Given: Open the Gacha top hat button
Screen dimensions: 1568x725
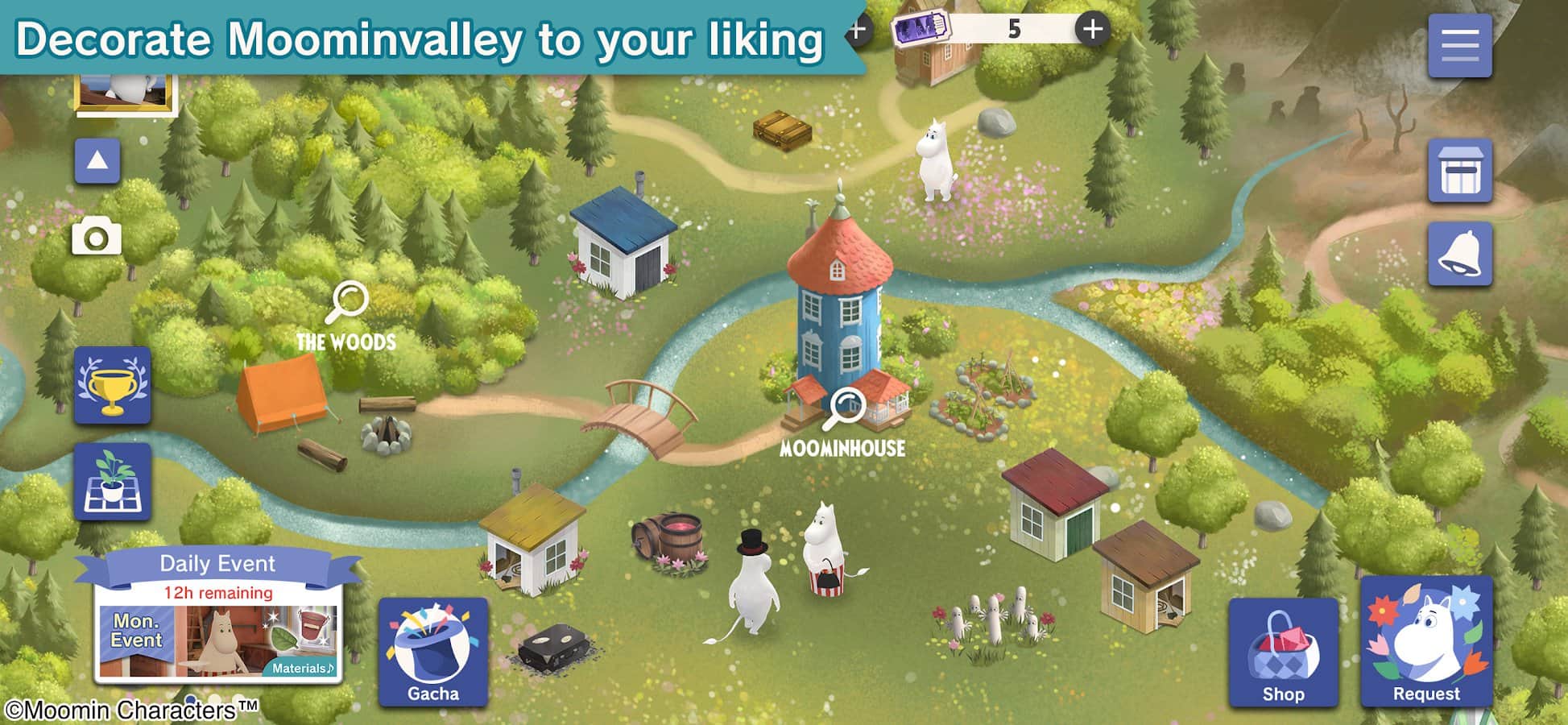Looking at the screenshot, I should (x=433, y=652).
